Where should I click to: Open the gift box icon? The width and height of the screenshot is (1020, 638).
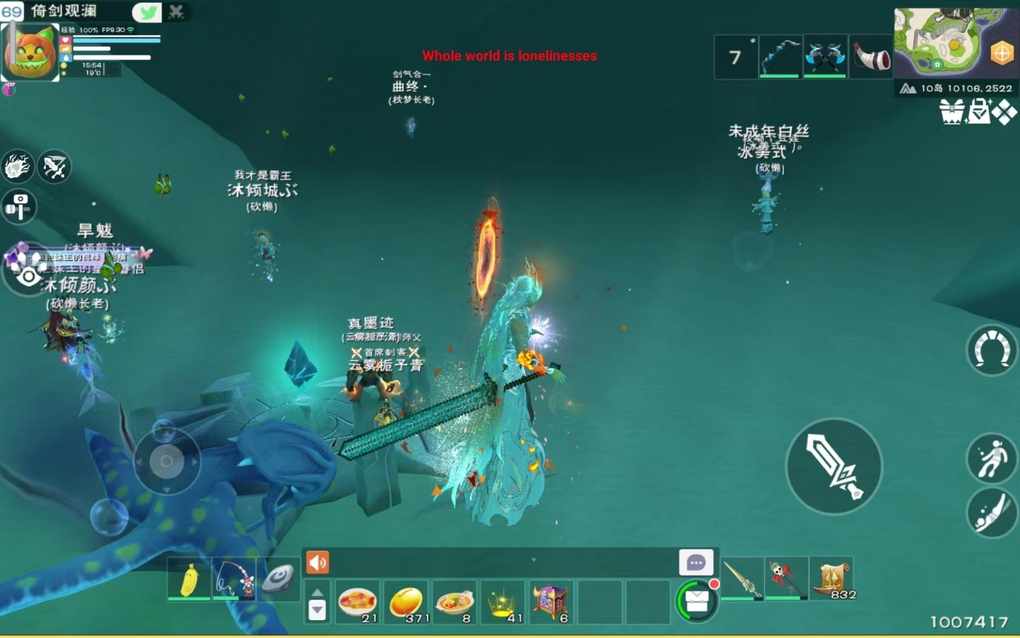coord(951,112)
